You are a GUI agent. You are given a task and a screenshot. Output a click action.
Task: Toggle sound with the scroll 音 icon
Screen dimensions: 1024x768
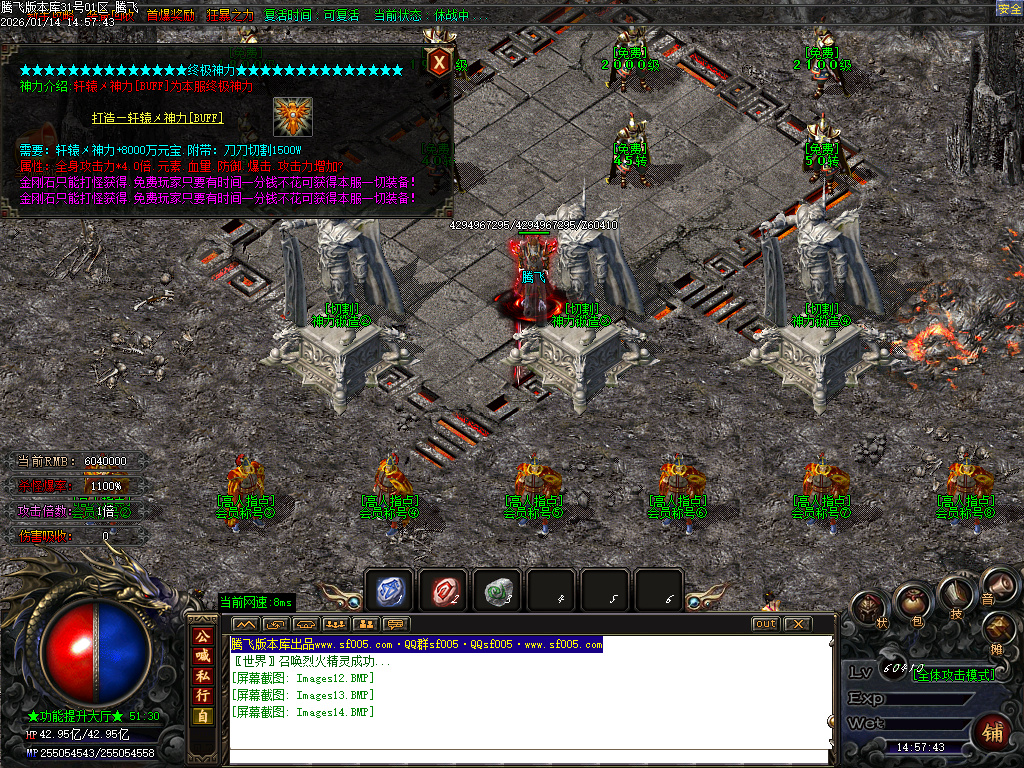pos(997,586)
